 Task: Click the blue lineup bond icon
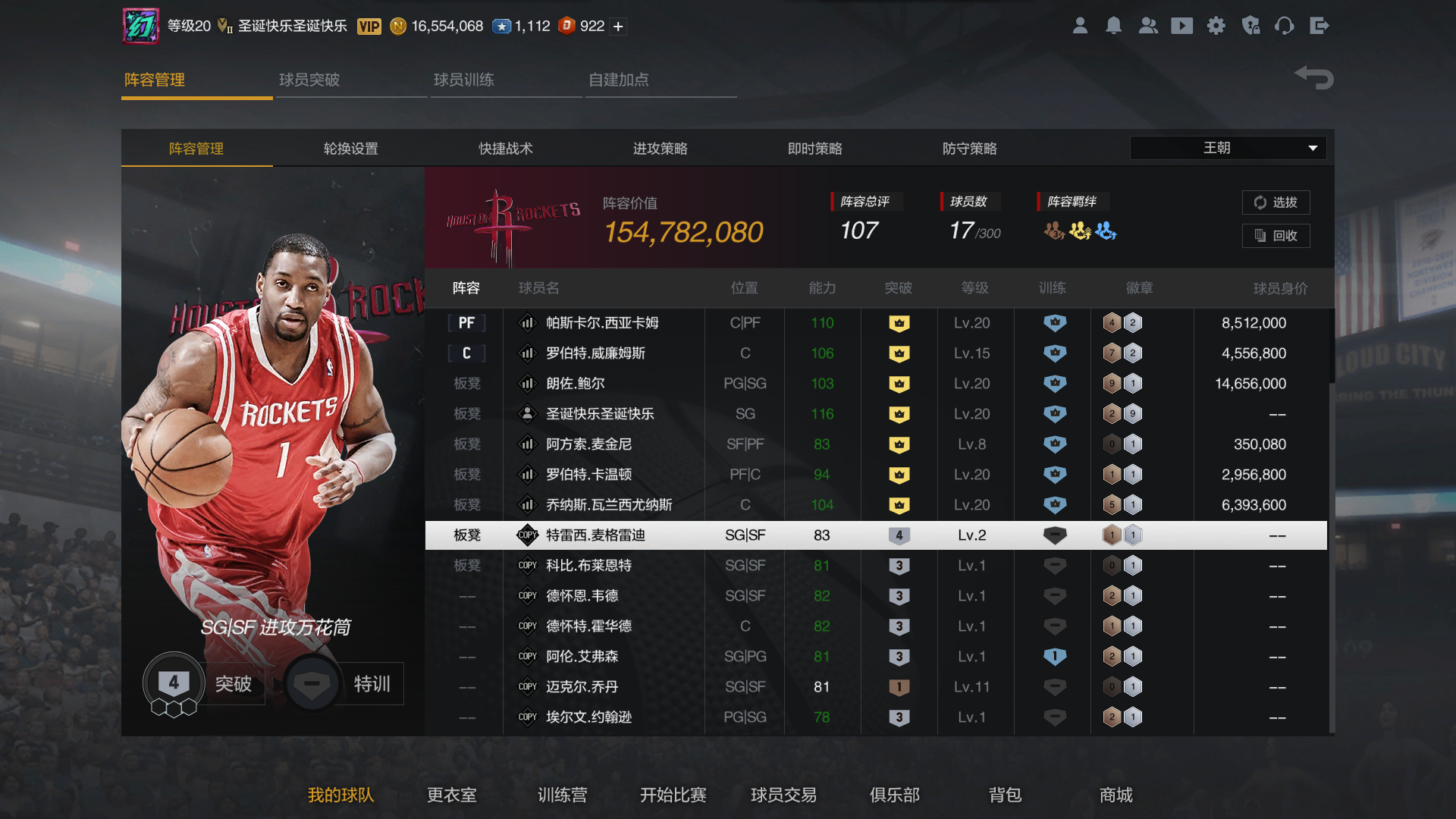point(1105,231)
